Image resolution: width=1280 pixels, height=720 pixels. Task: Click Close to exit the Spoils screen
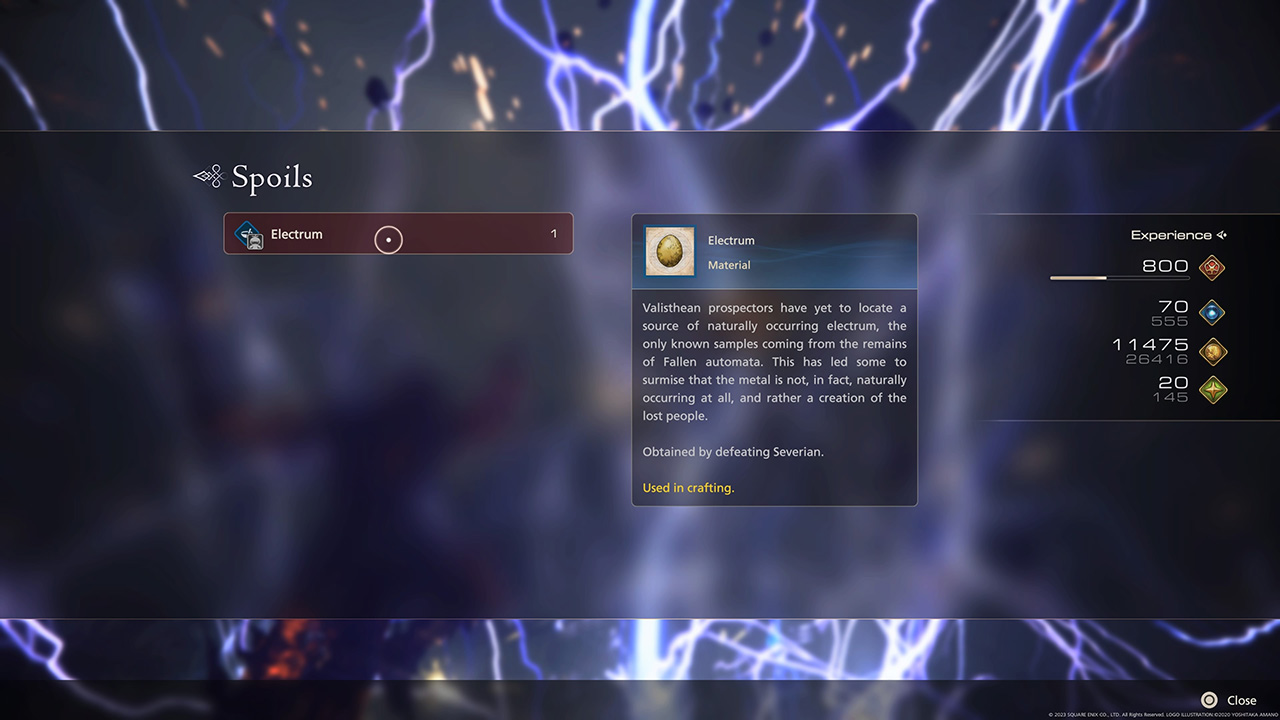click(1241, 700)
